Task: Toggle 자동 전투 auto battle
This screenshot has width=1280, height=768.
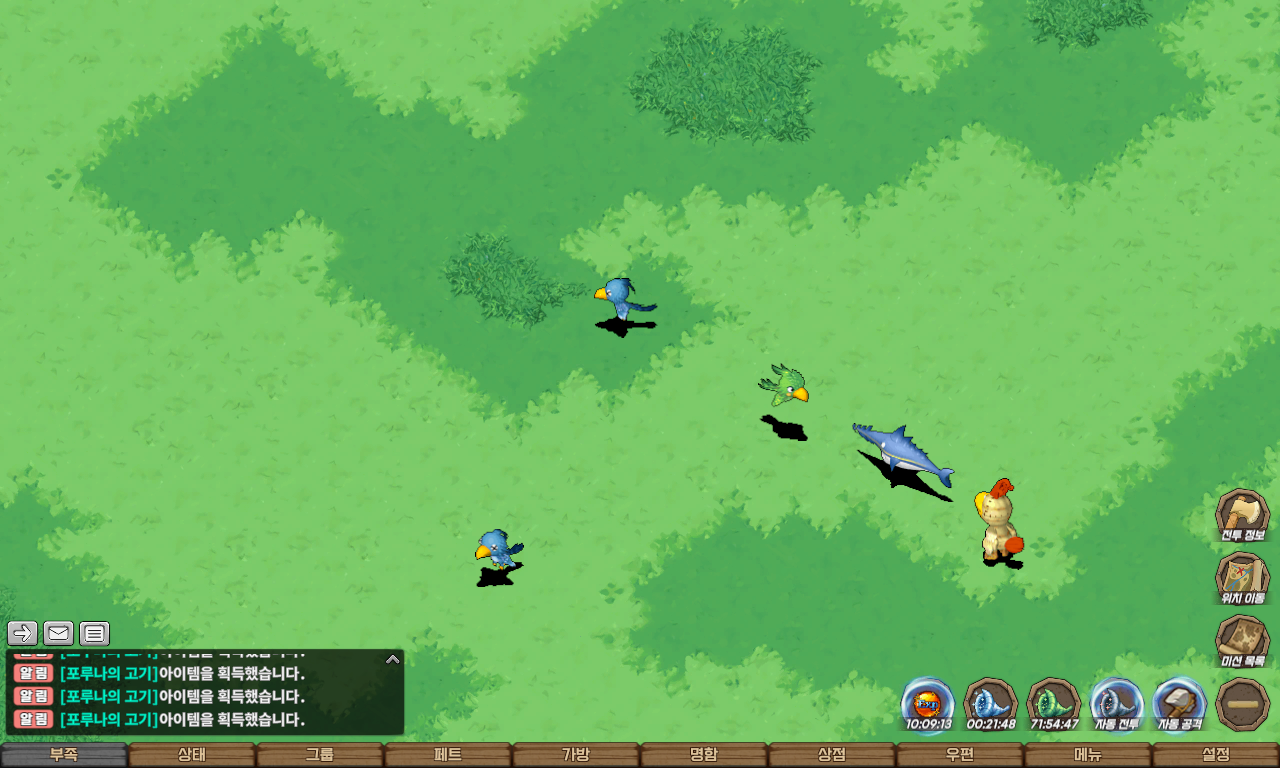Action: coord(1116,704)
